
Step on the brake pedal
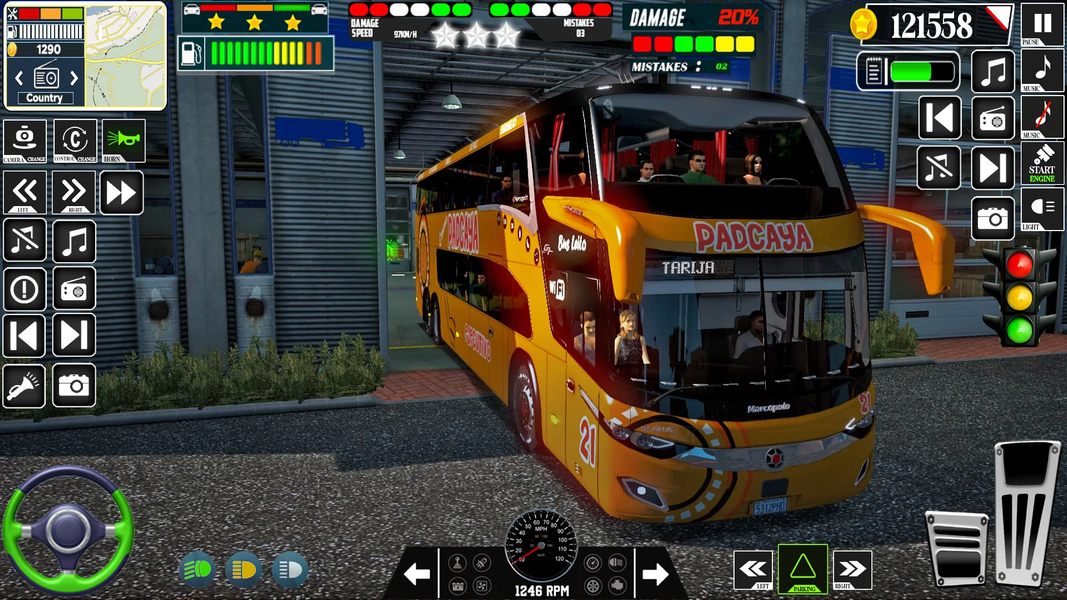coord(956,548)
